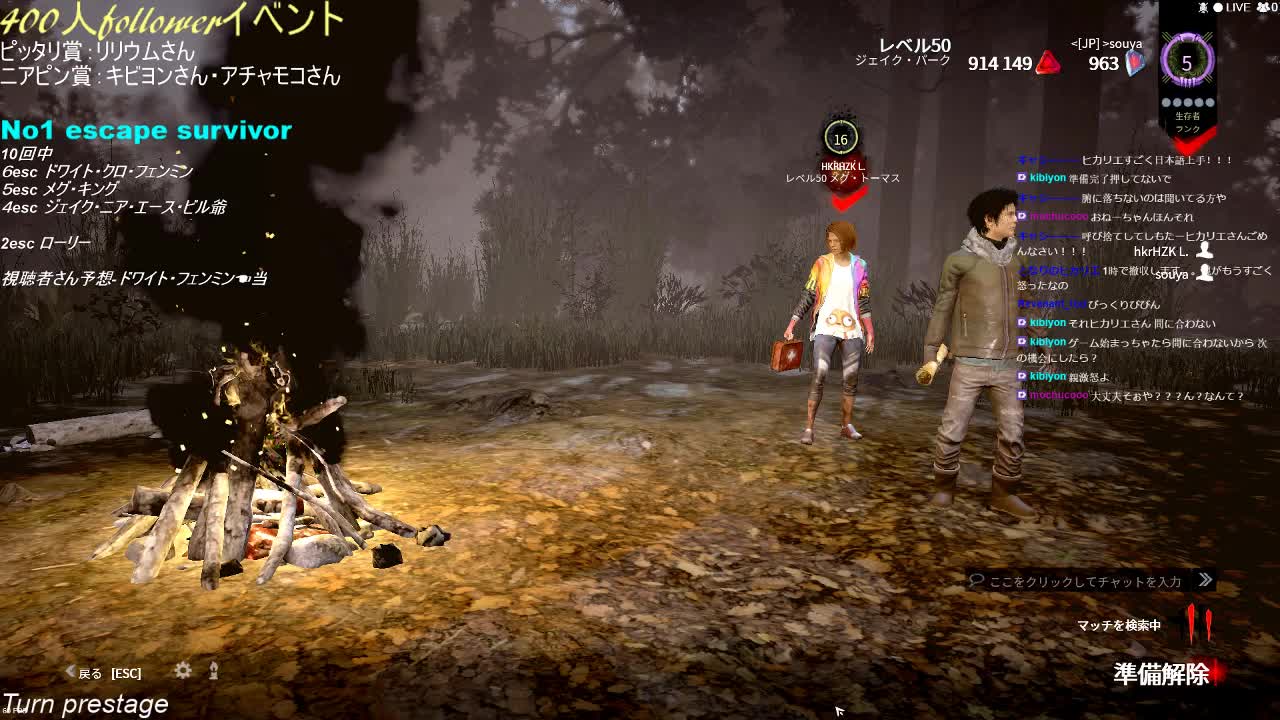Click the level 16 badge above Meg Thomas

point(841,140)
